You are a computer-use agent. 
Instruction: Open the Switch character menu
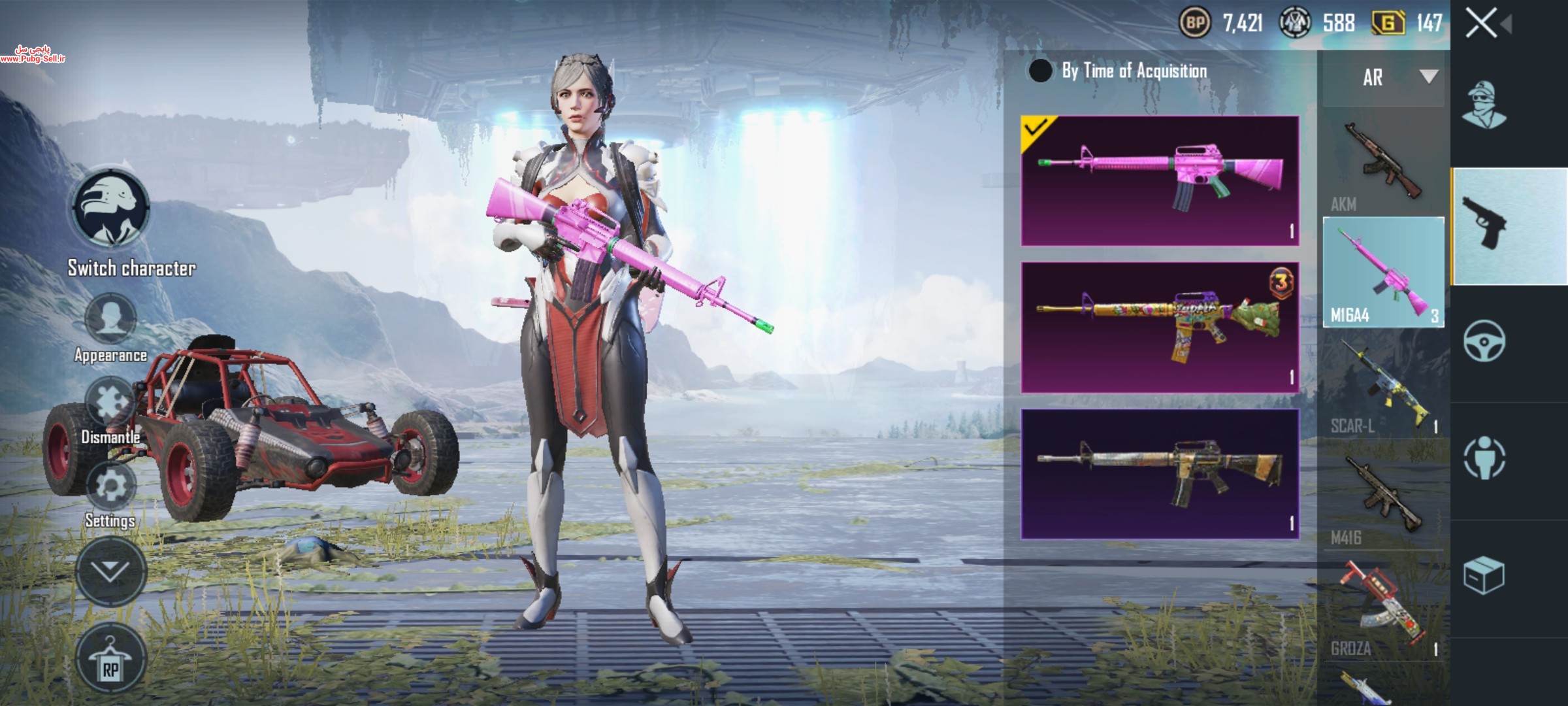coord(110,209)
